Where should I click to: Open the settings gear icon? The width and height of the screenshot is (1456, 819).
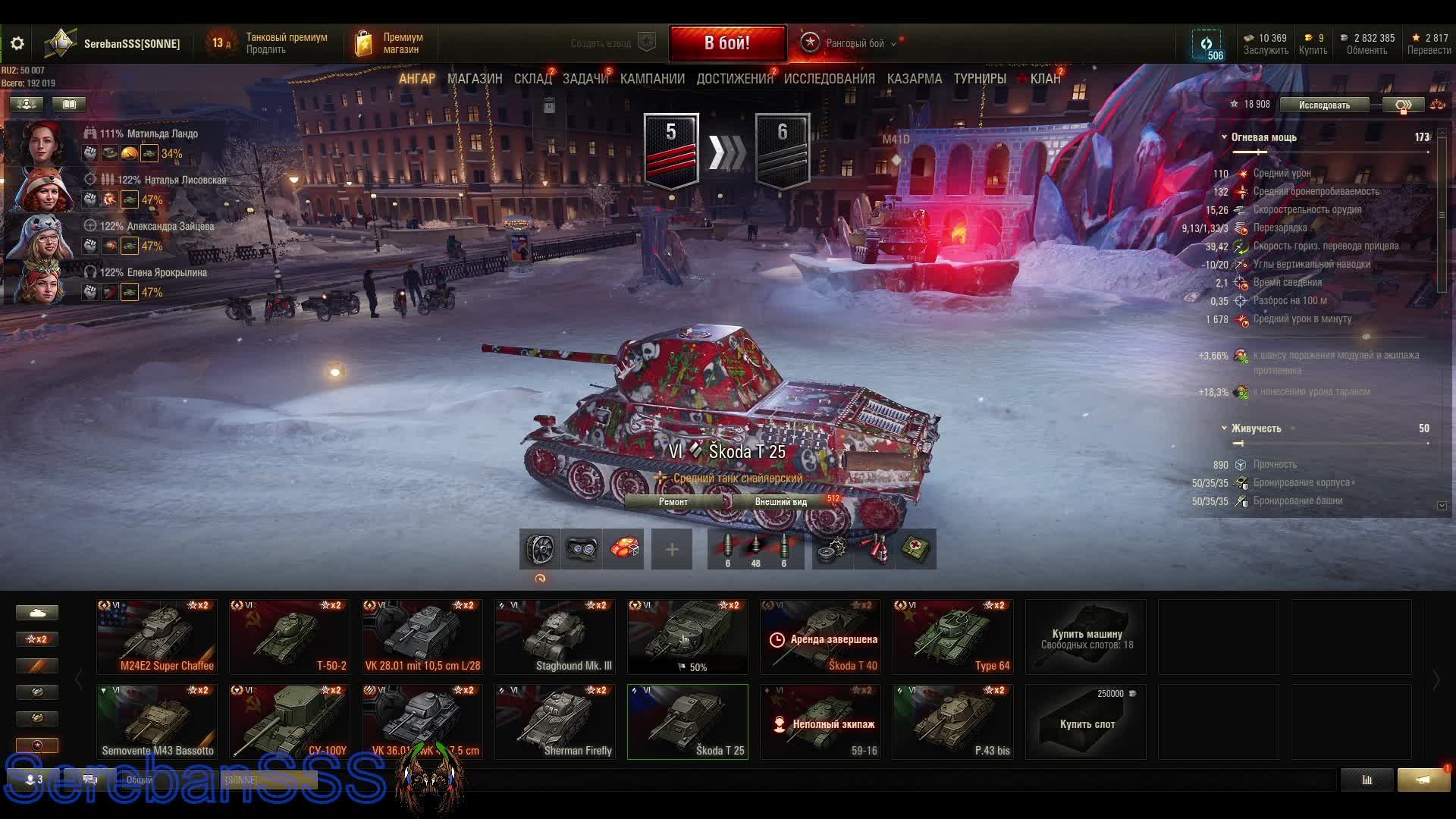[17, 43]
